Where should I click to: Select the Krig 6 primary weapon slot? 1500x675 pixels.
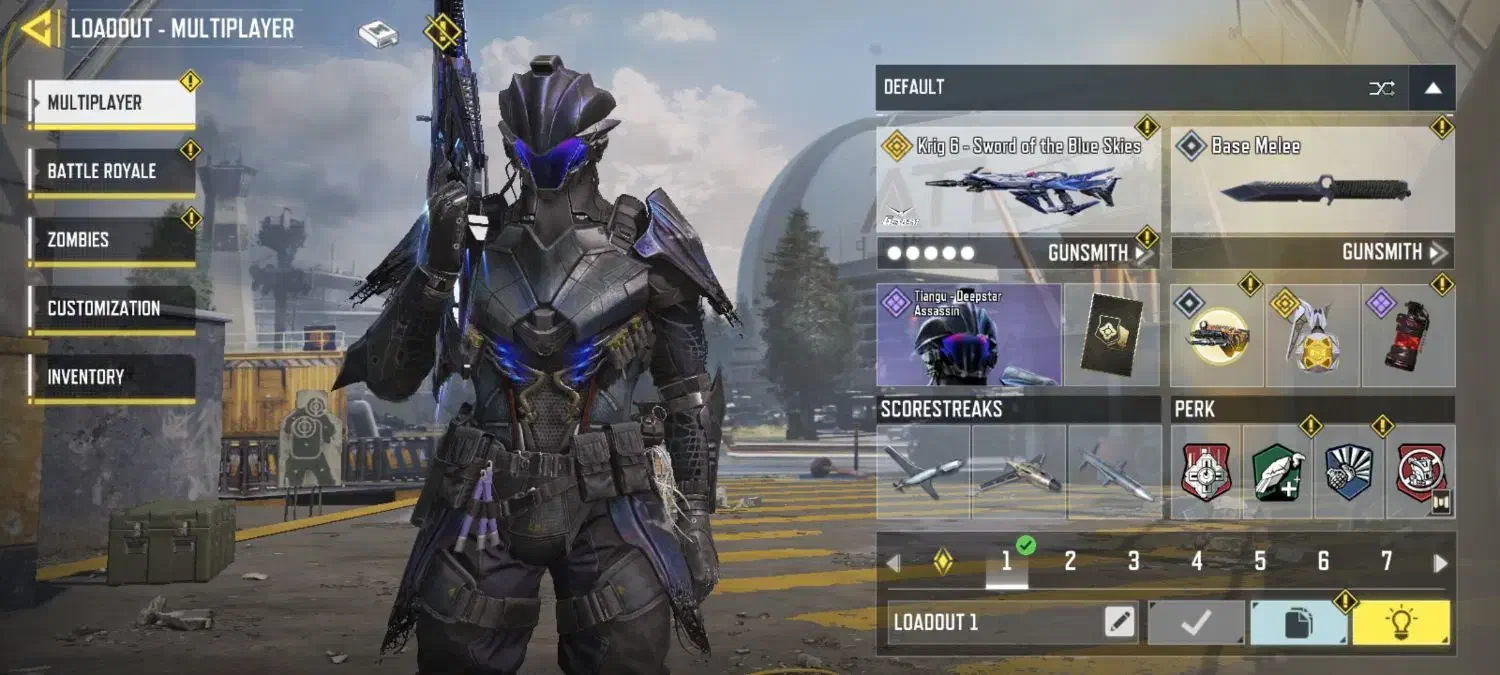(1018, 180)
